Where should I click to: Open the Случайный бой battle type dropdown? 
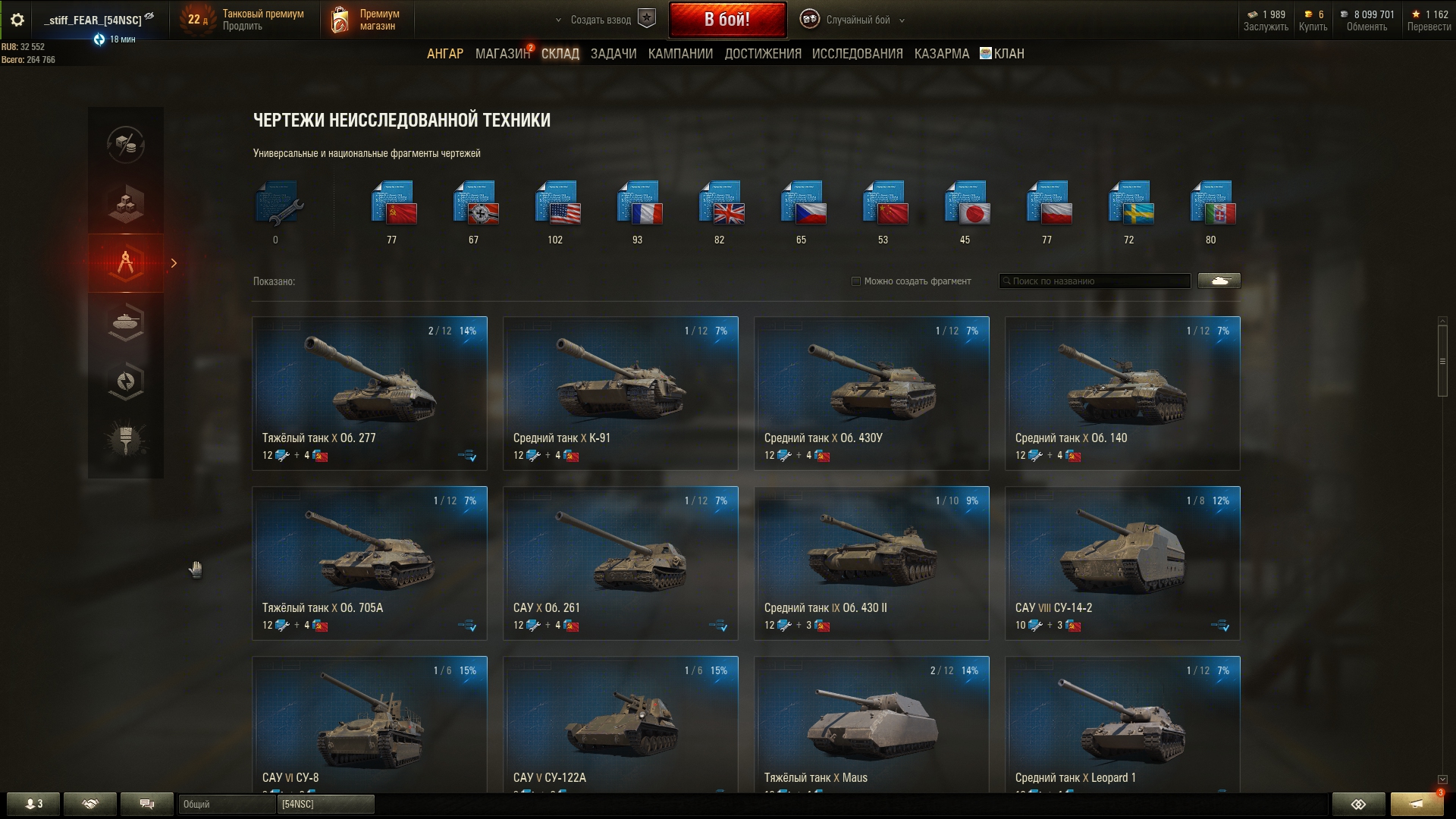click(857, 20)
